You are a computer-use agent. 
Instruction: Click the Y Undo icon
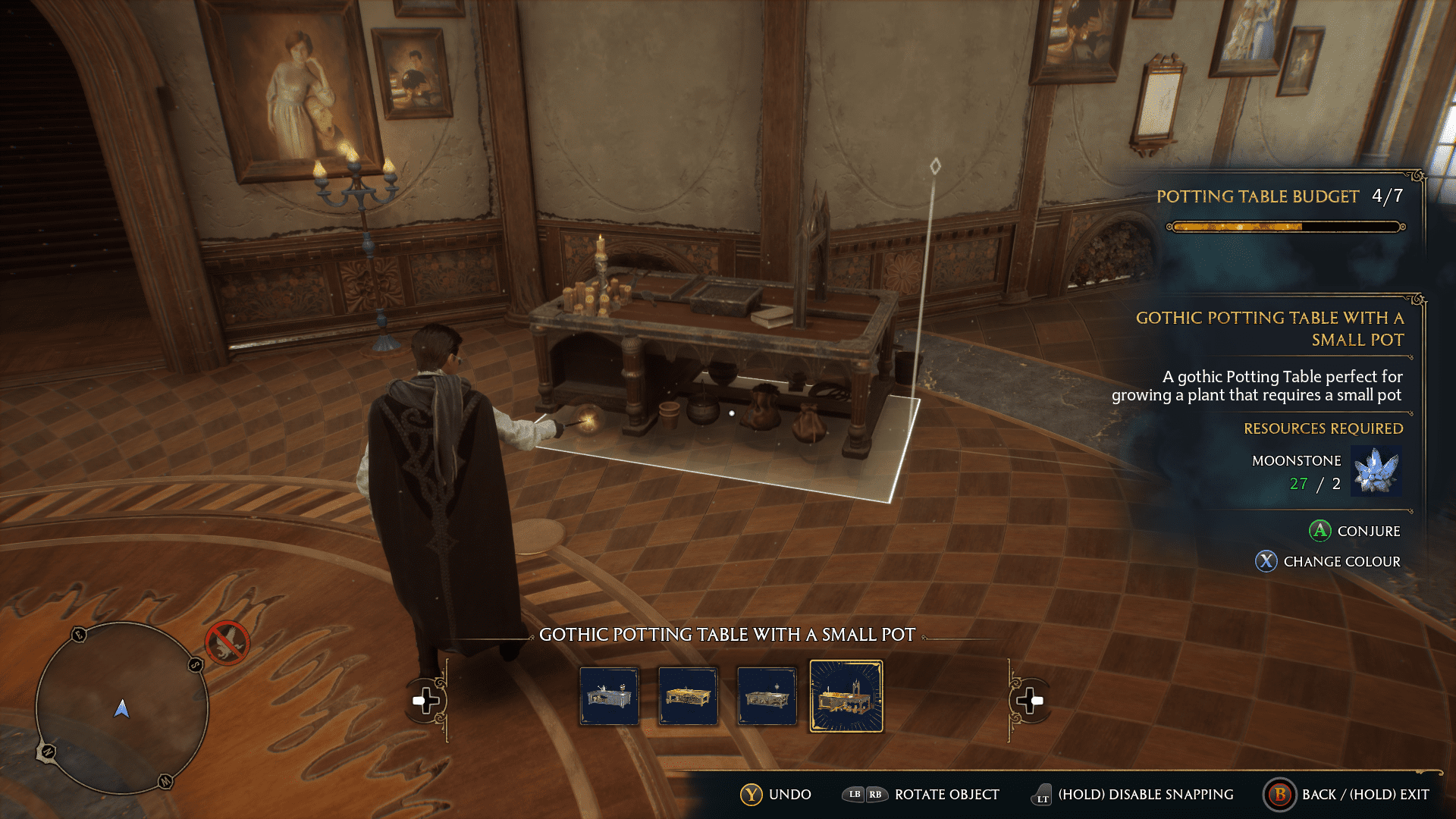[752, 795]
